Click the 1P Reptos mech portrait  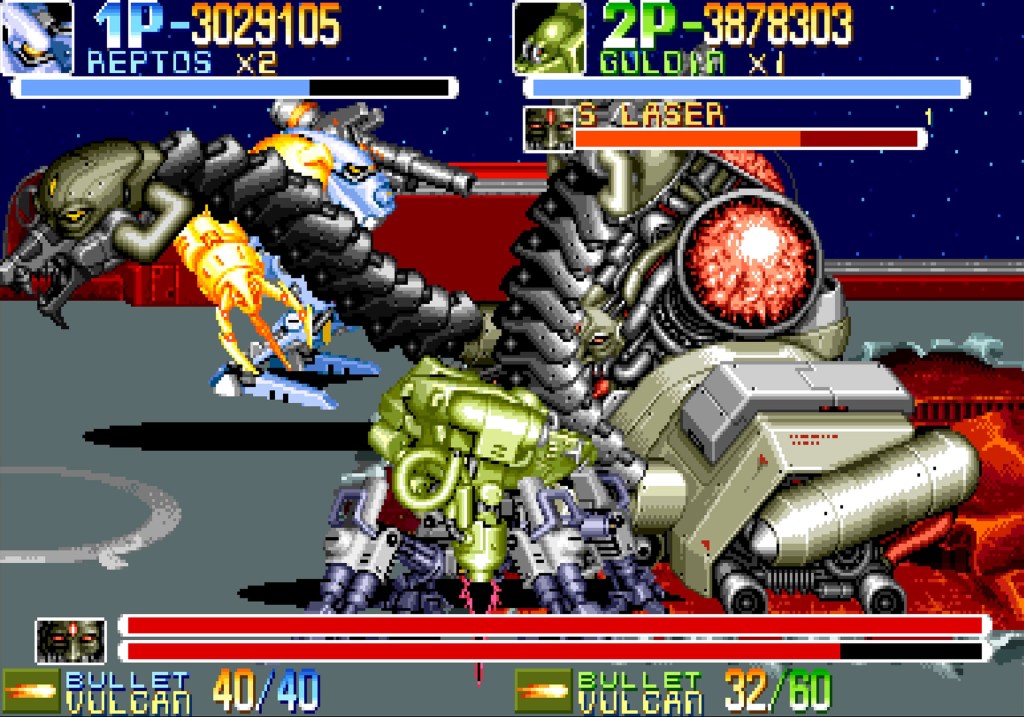38,38
